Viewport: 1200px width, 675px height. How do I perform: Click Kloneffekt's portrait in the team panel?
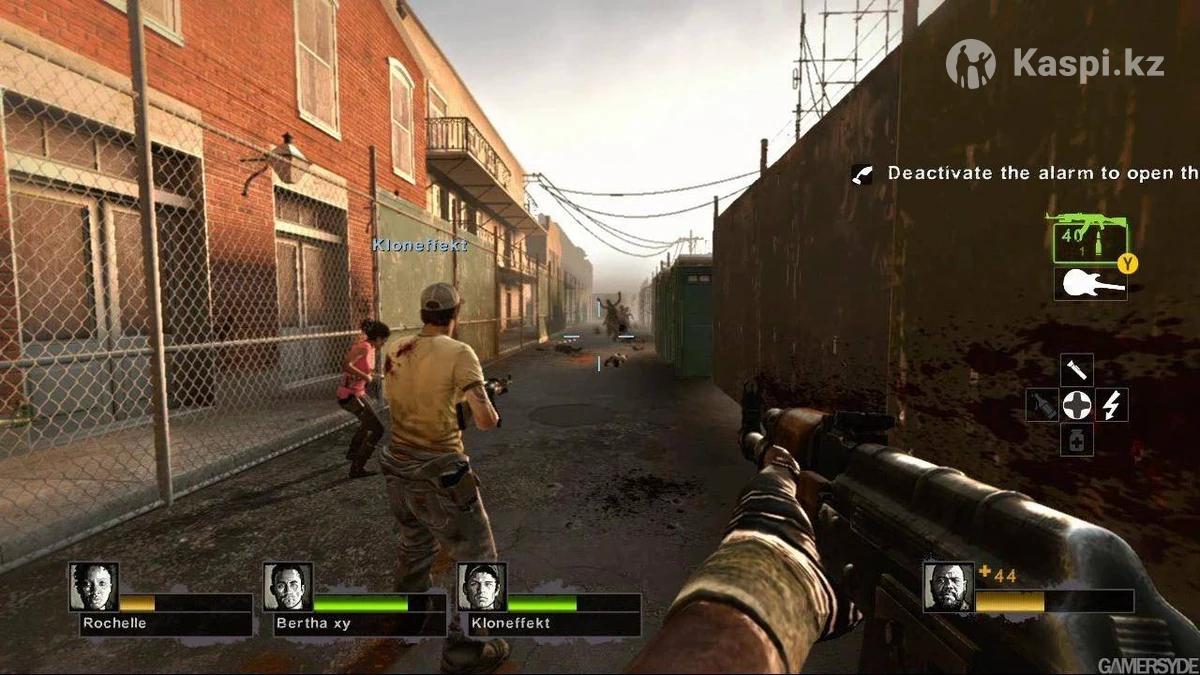coord(482,587)
